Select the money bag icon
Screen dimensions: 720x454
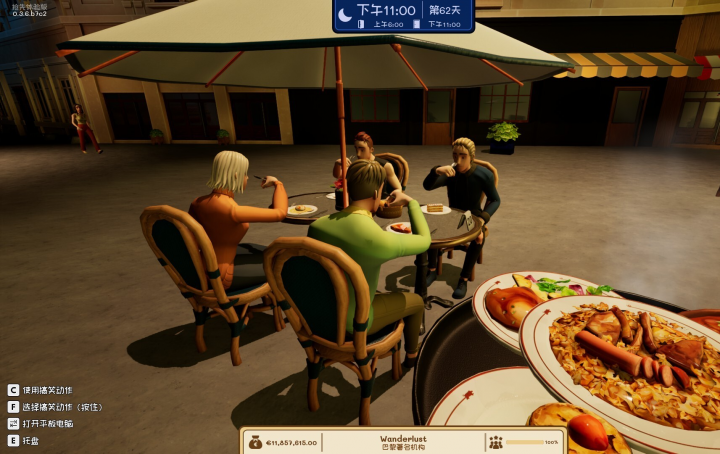point(254,441)
